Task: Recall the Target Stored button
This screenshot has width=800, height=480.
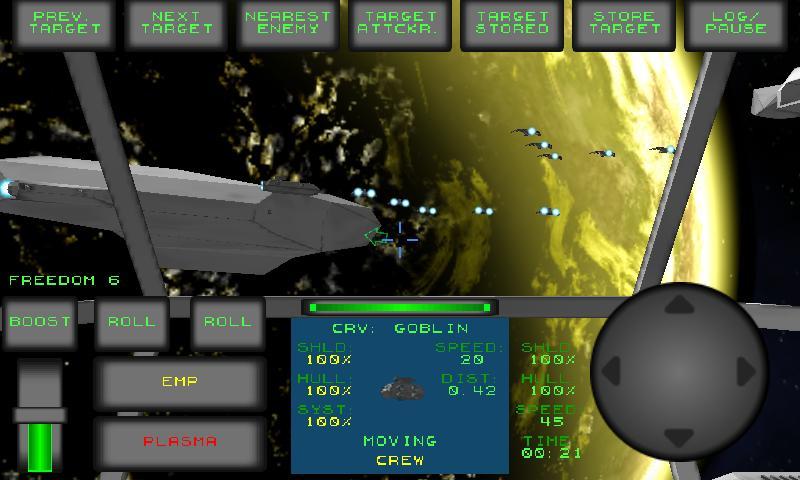Action: click(x=512, y=24)
